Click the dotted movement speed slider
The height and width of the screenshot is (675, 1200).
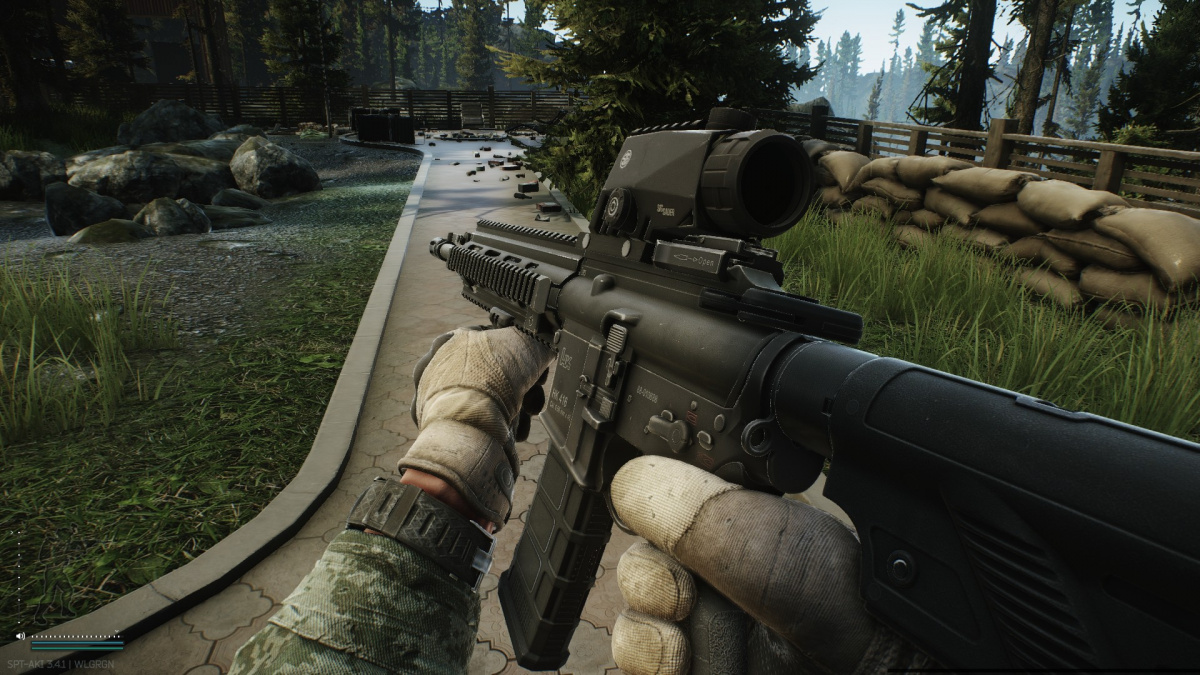(x=17, y=579)
